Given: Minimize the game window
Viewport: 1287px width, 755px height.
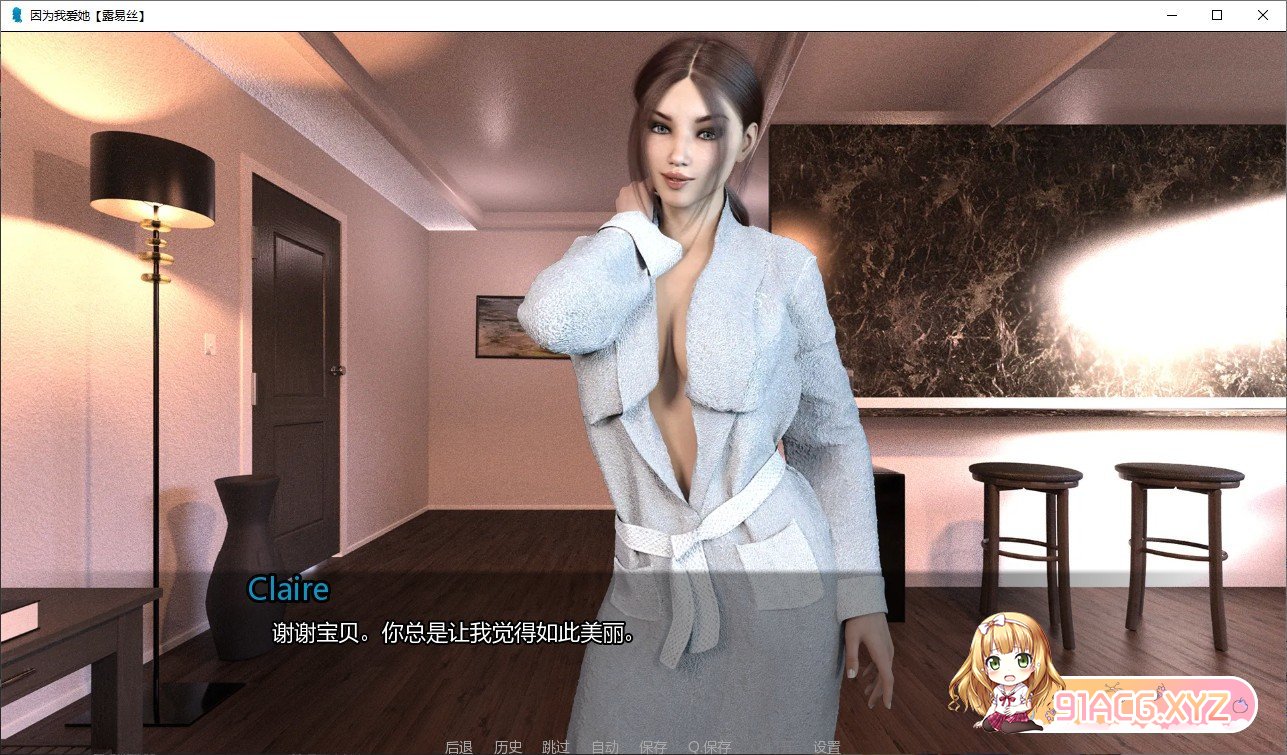Looking at the screenshot, I should tap(1170, 15).
